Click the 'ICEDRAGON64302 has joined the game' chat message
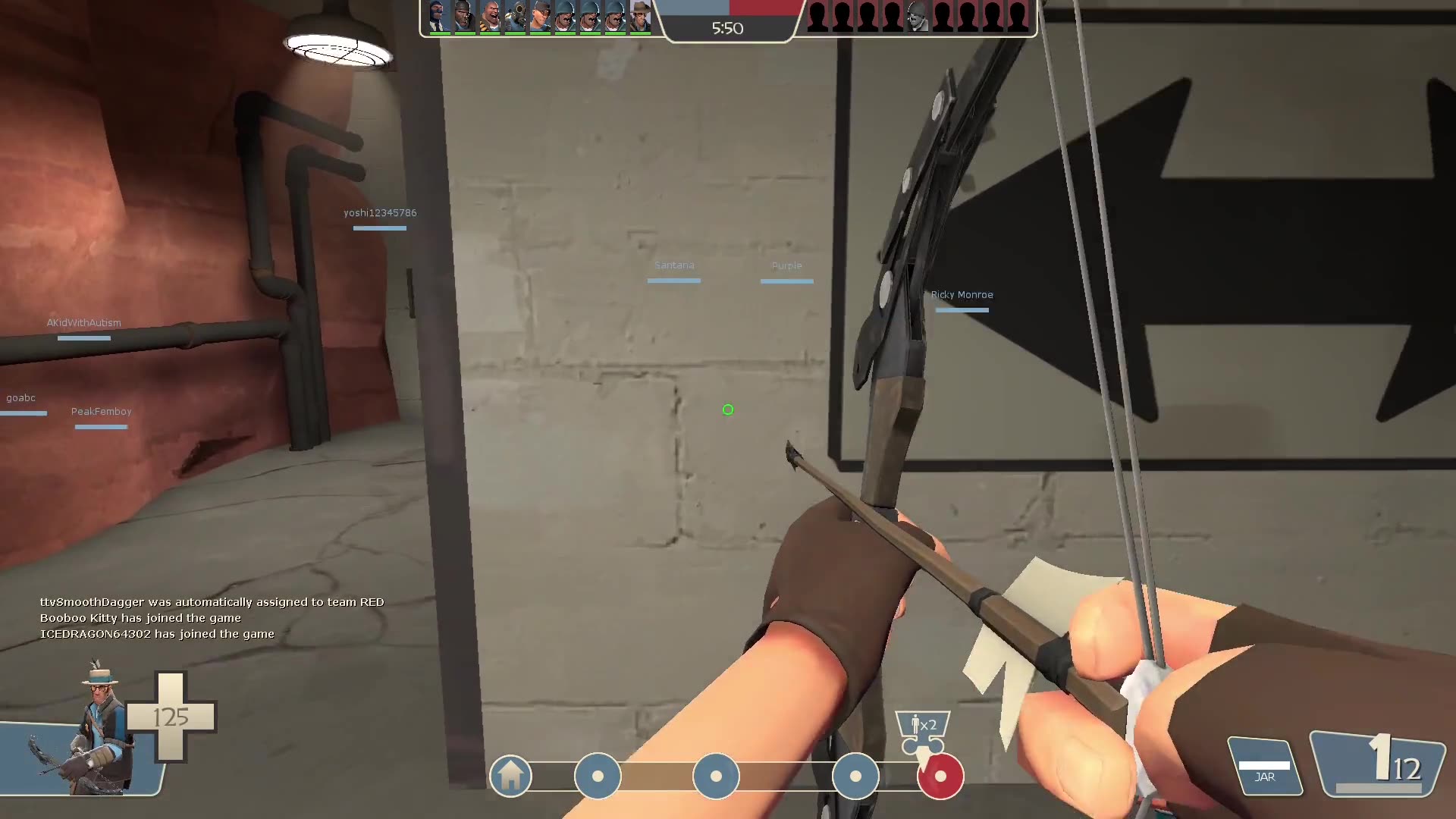The height and width of the screenshot is (819, 1456). tap(156, 633)
